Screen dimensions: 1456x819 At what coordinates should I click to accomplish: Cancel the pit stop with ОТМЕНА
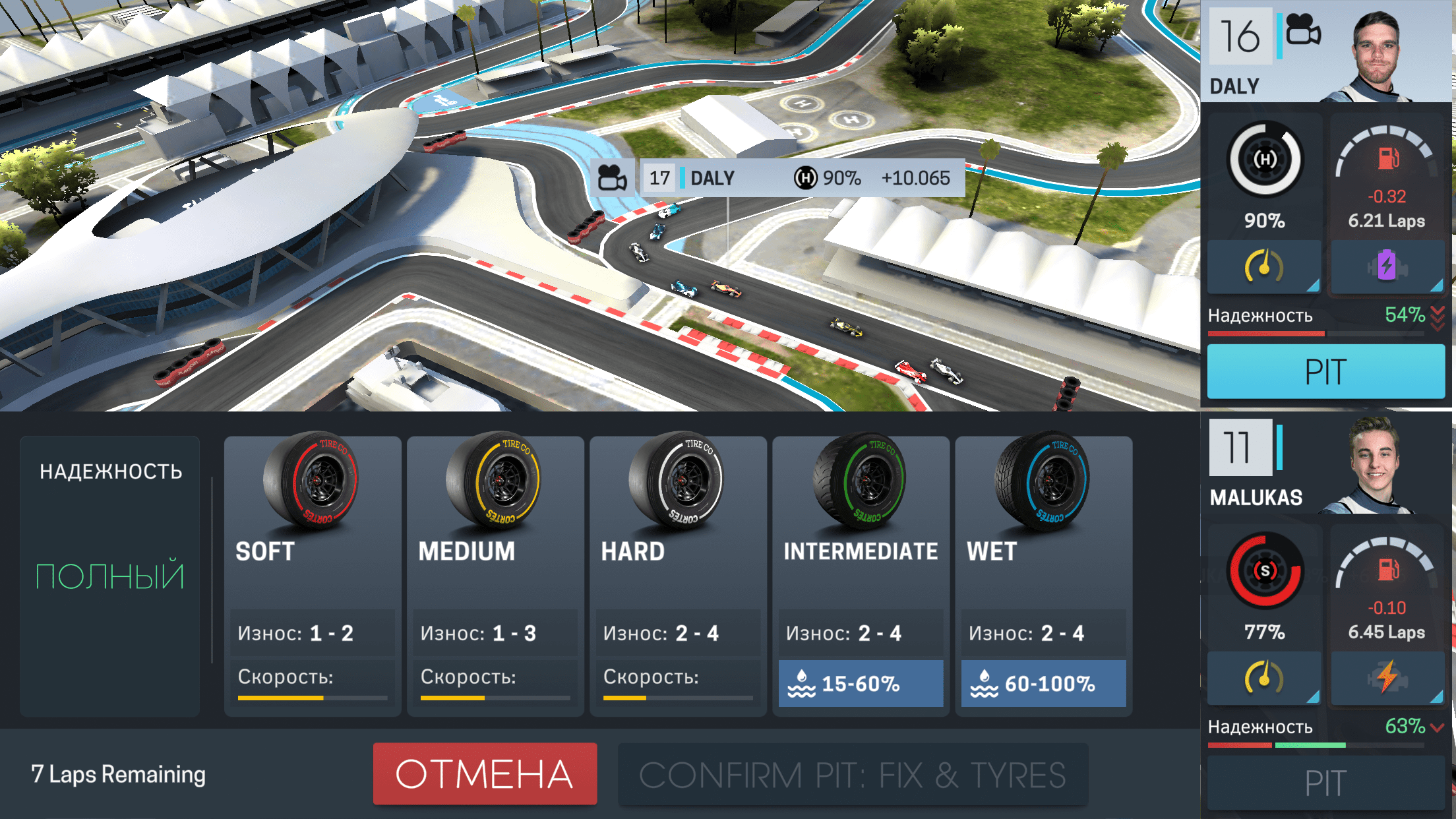coord(485,774)
